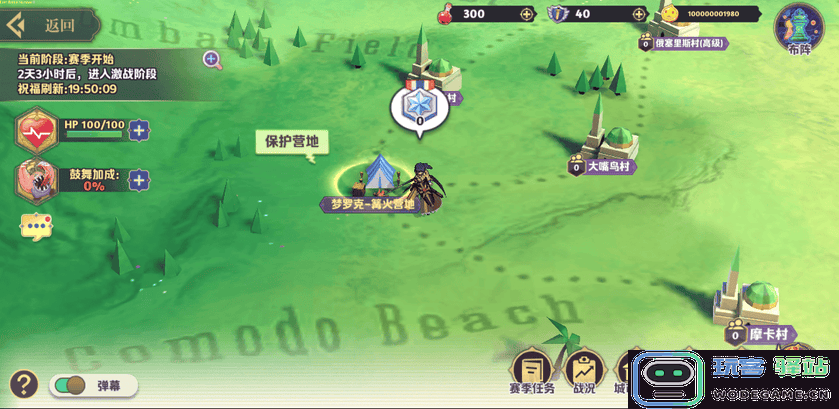Tap the 保护营地 label
Screen dimensions: 839x409
(290, 142)
